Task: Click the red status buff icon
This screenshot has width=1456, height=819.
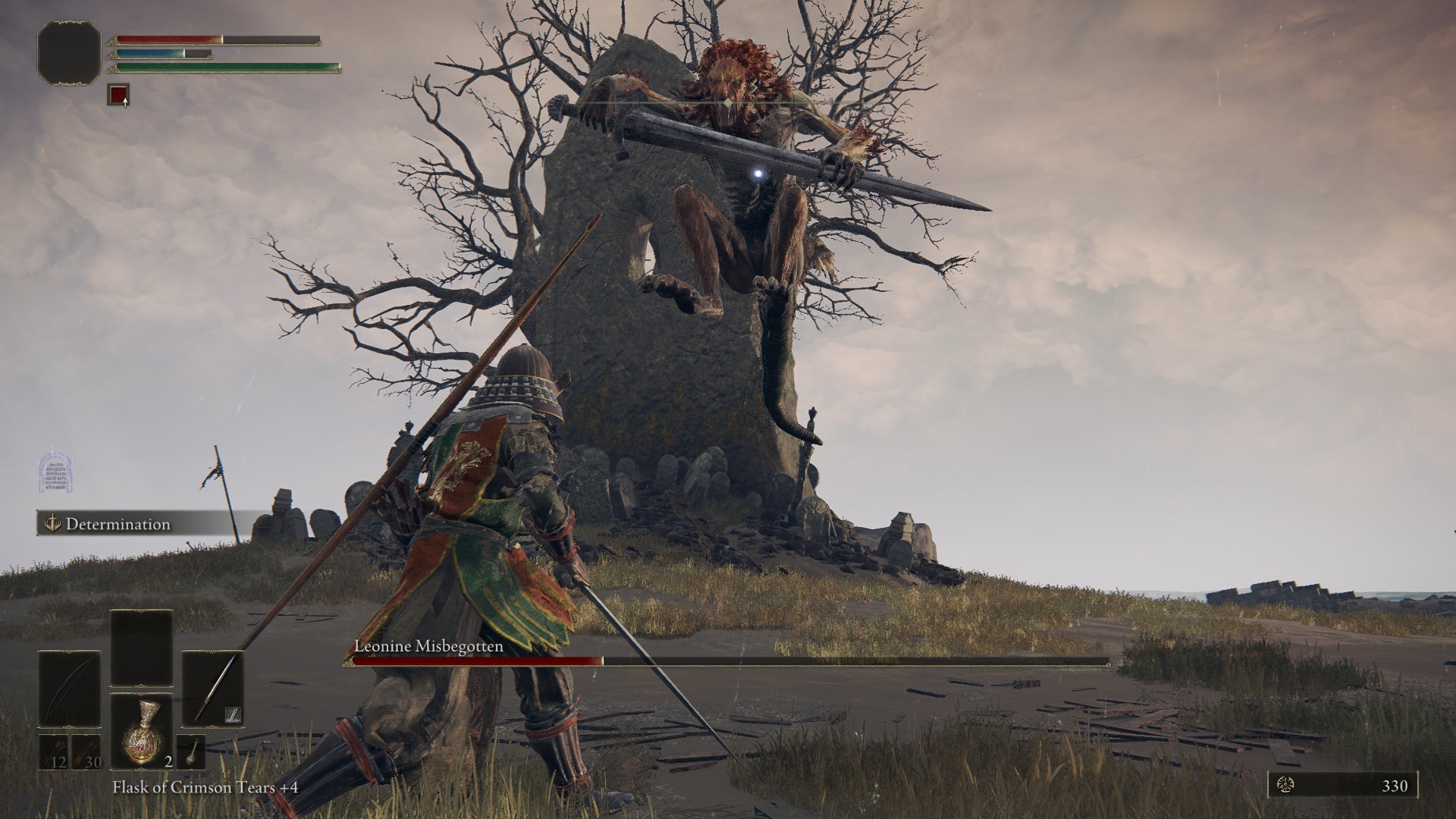Action: pos(118,95)
